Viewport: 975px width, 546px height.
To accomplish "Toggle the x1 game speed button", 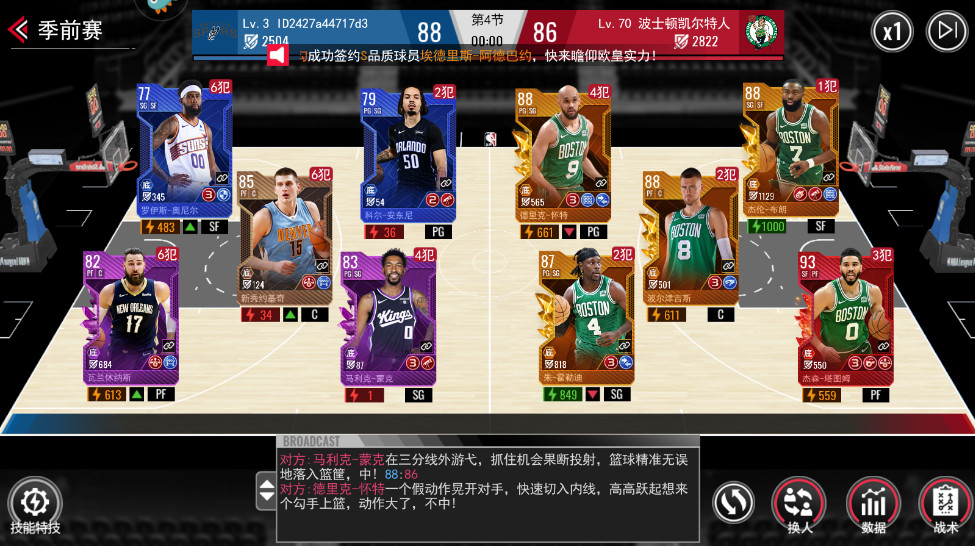I will coord(891,32).
